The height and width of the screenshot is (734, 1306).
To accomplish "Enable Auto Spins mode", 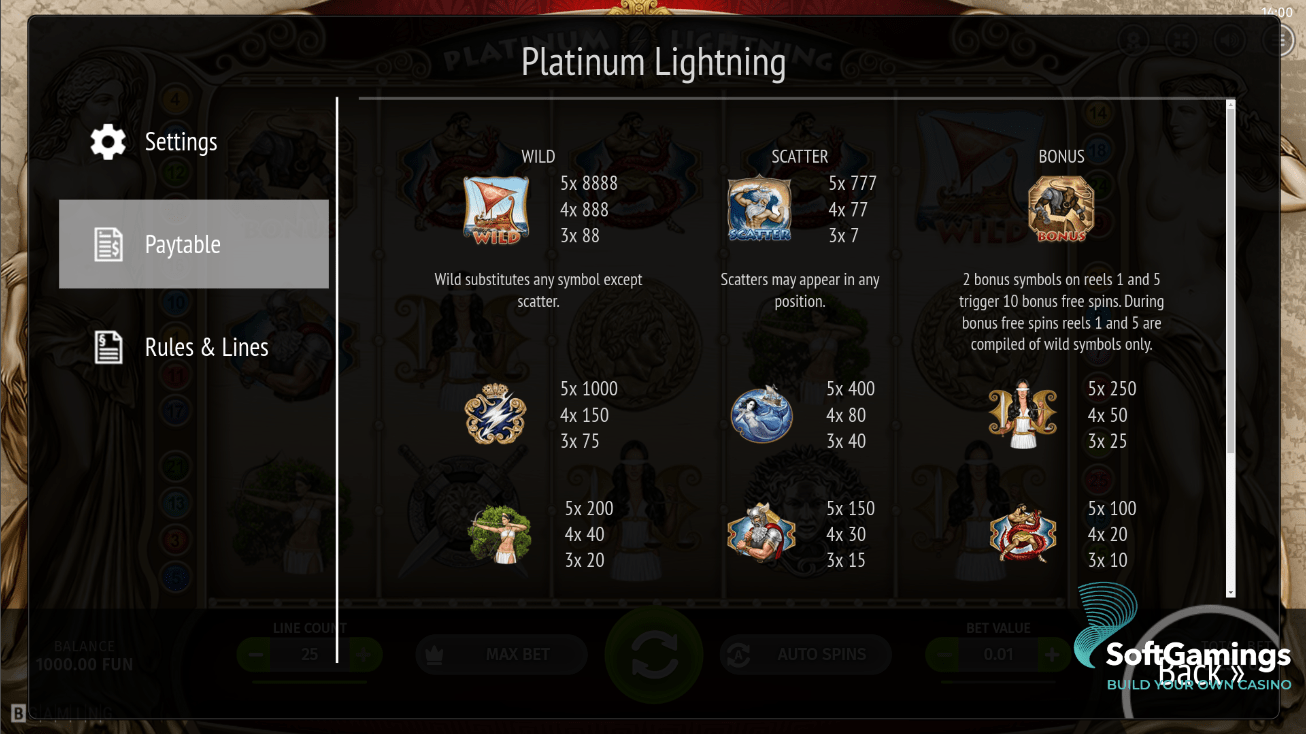I will click(805, 654).
